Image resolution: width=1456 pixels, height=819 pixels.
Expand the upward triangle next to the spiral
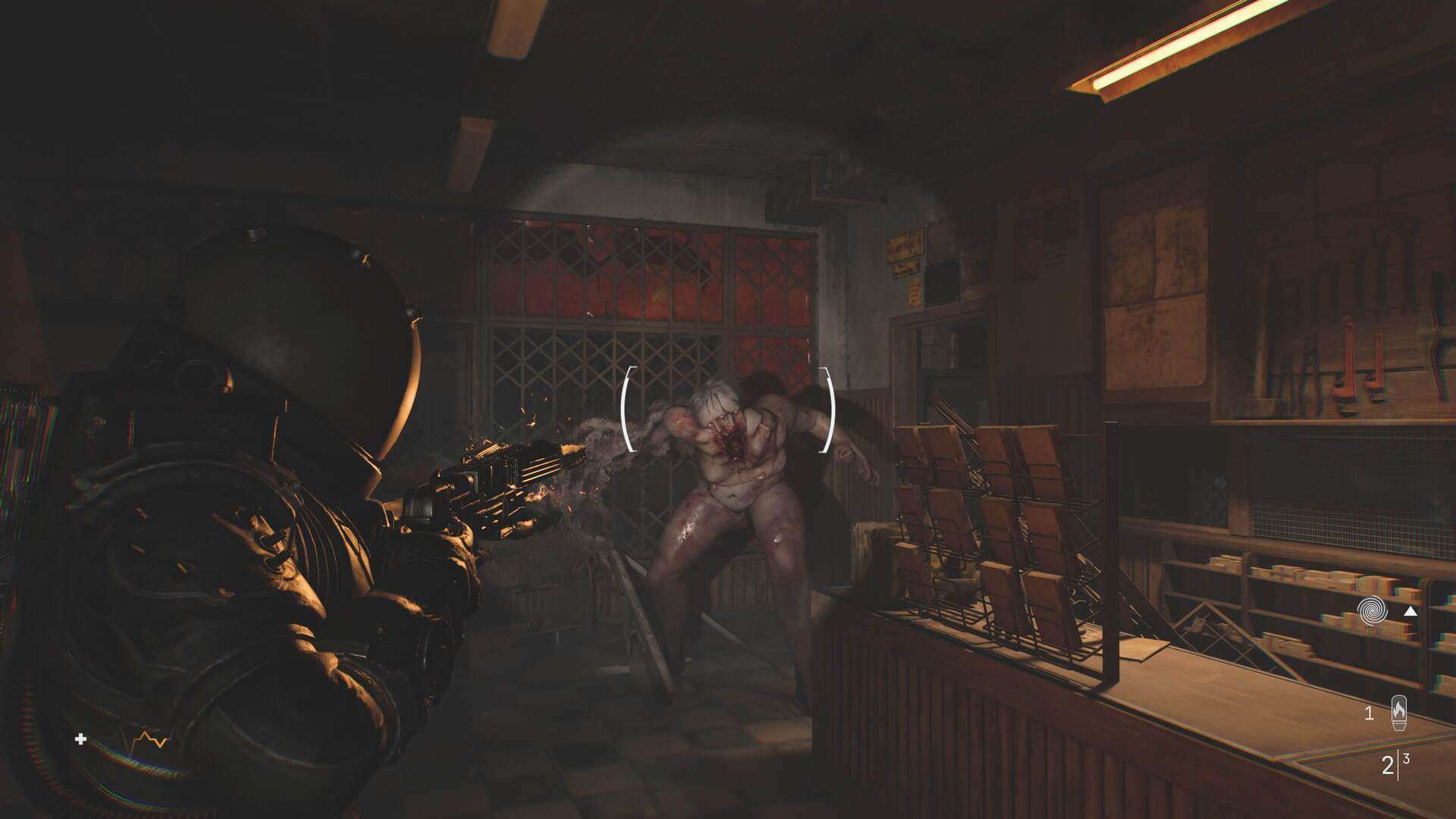coord(1411,610)
